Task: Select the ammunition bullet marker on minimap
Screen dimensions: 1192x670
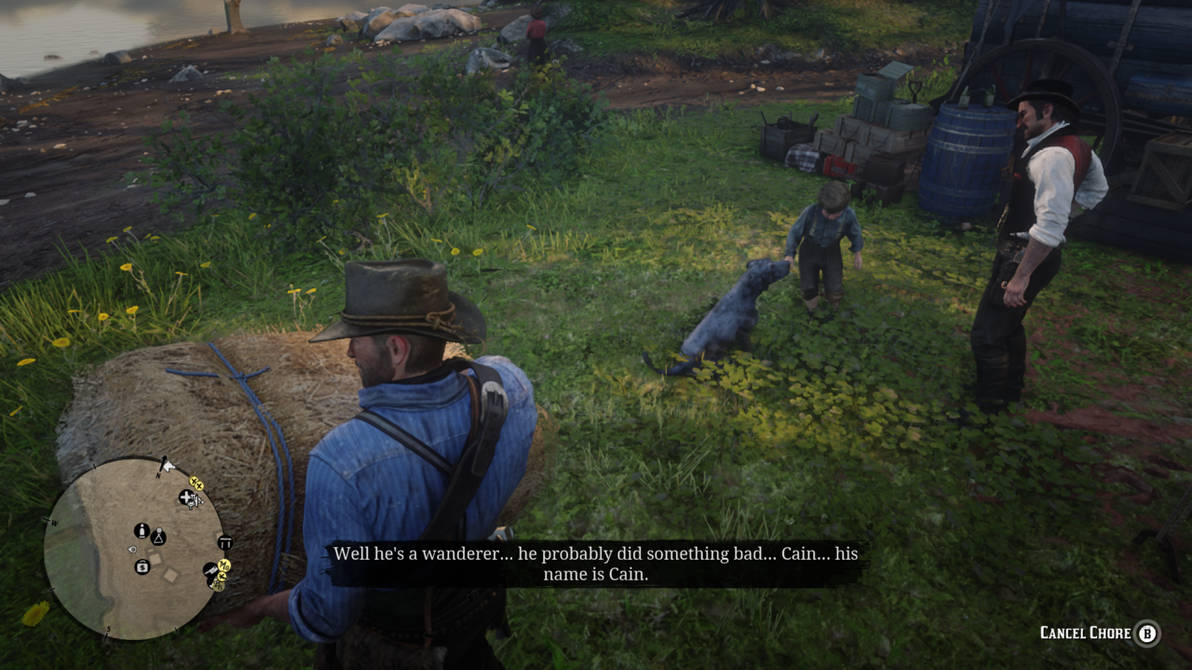Action: tap(142, 530)
